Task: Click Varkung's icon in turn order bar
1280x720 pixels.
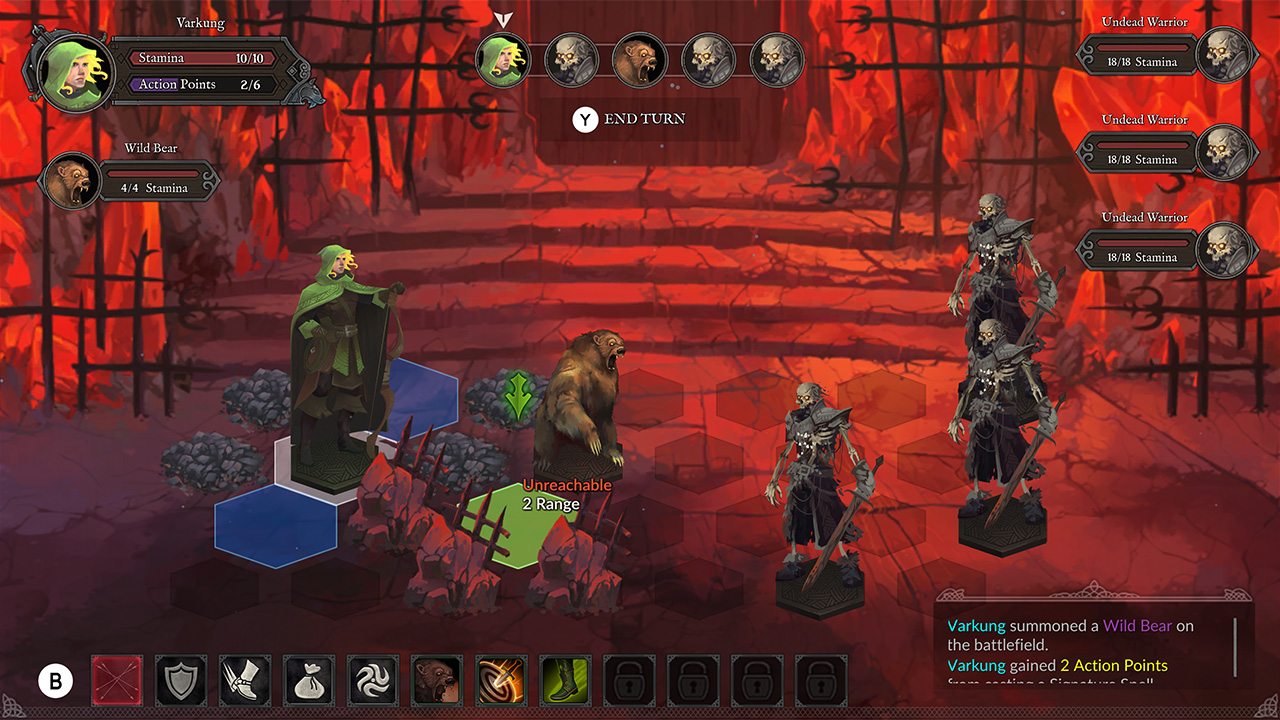Action: [x=503, y=59]
